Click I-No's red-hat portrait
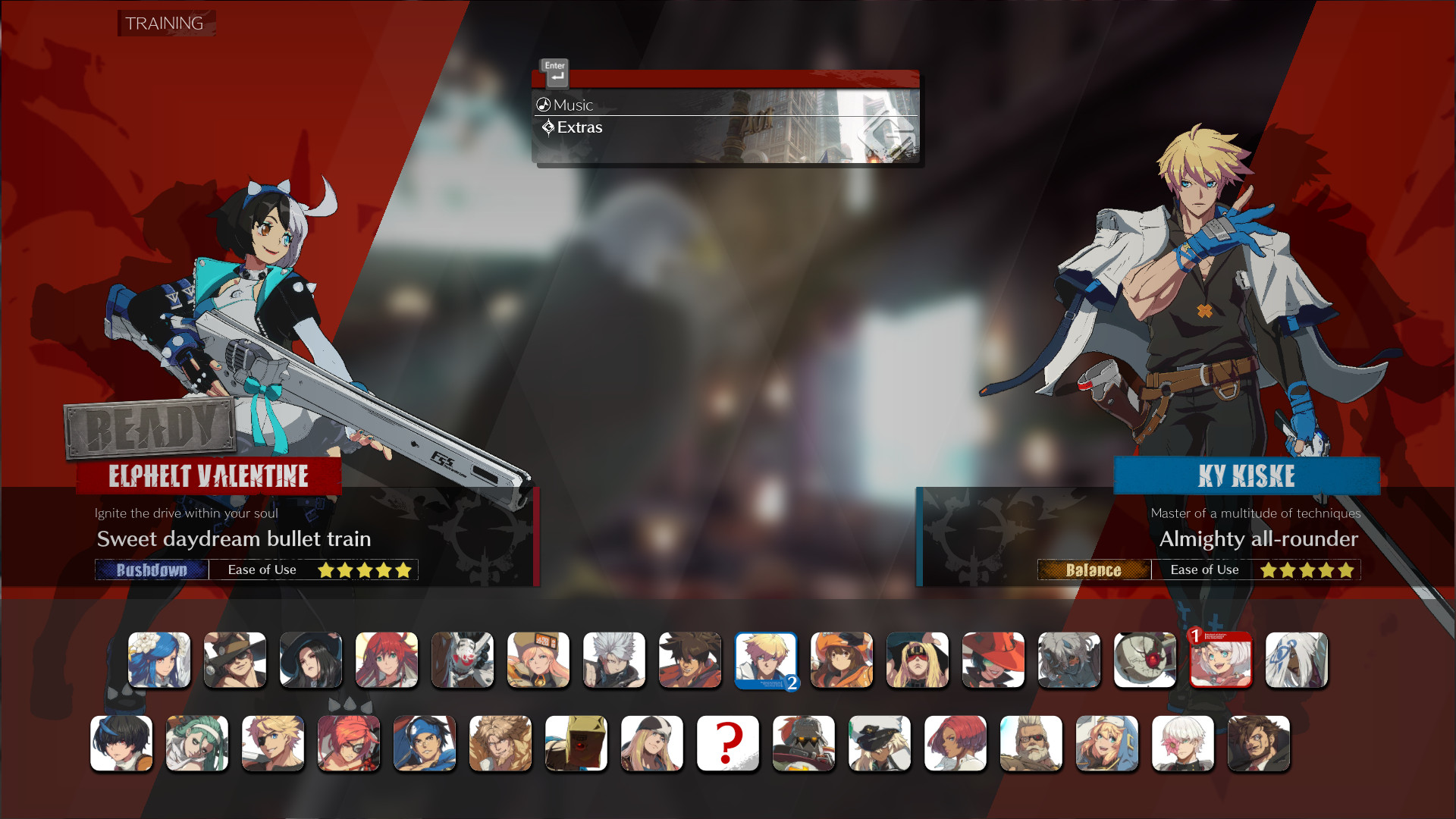This screenshot has width=1456, height=819. (x=993, y=661)
